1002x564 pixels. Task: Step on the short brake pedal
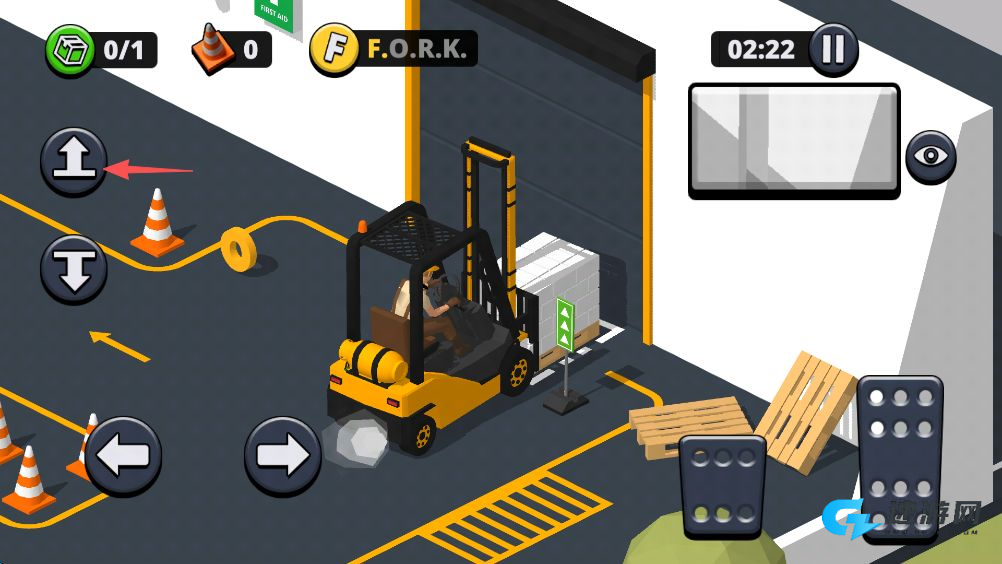pyautogui.click(x=722, y=484)
